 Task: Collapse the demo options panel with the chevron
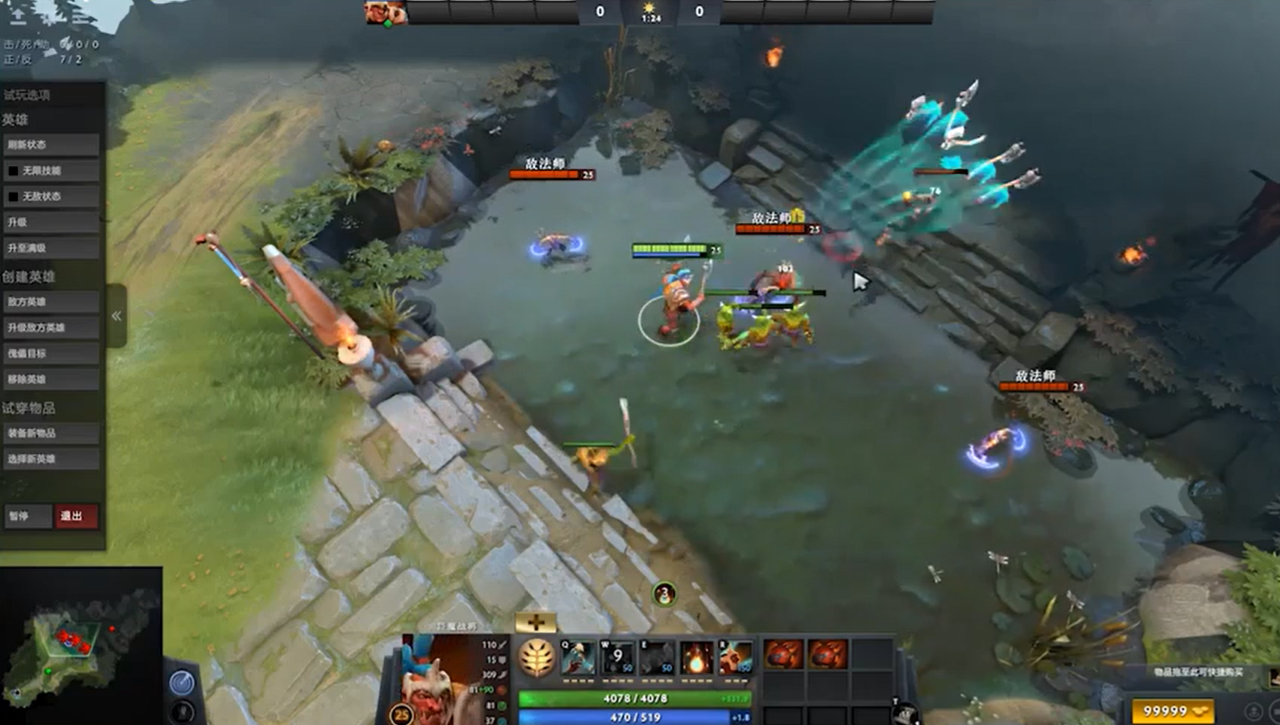pos(116,315)
